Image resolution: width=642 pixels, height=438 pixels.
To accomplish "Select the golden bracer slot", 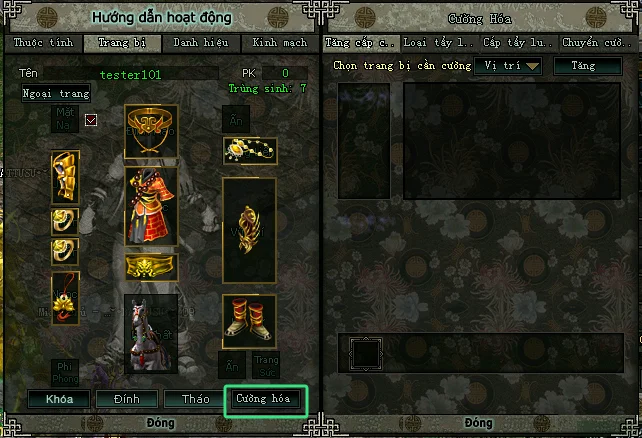I will coord(65,178).
